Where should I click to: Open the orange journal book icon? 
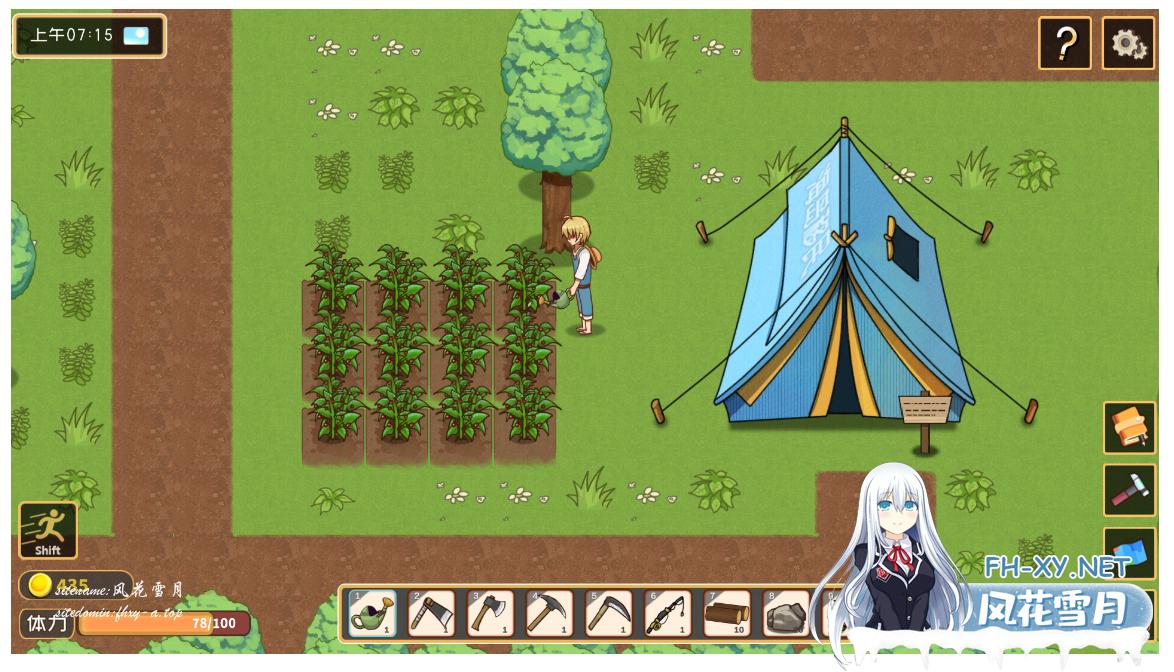pos(1129,428)
